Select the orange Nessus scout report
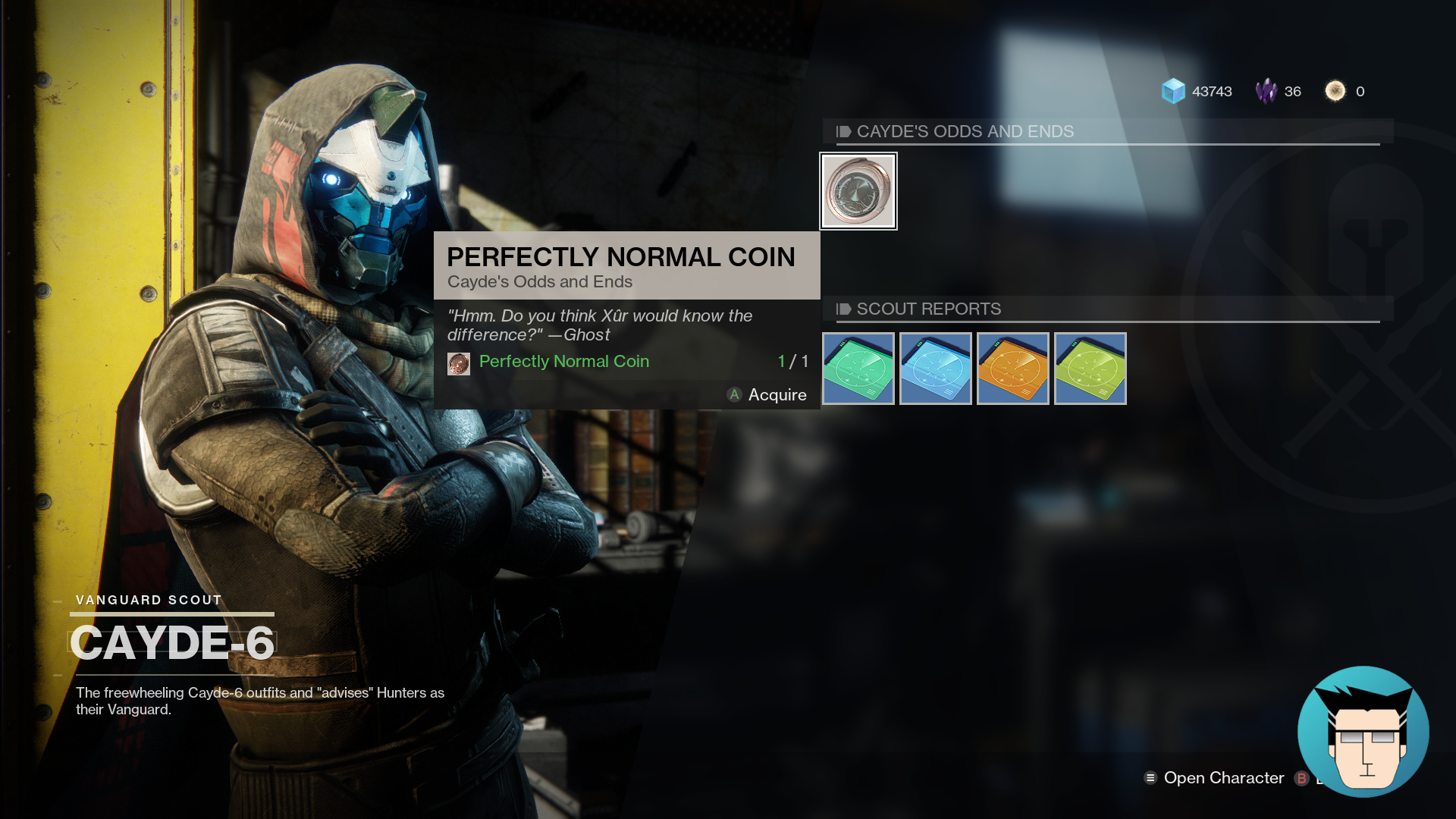The image size is (1456, 819). point(1012,369)
